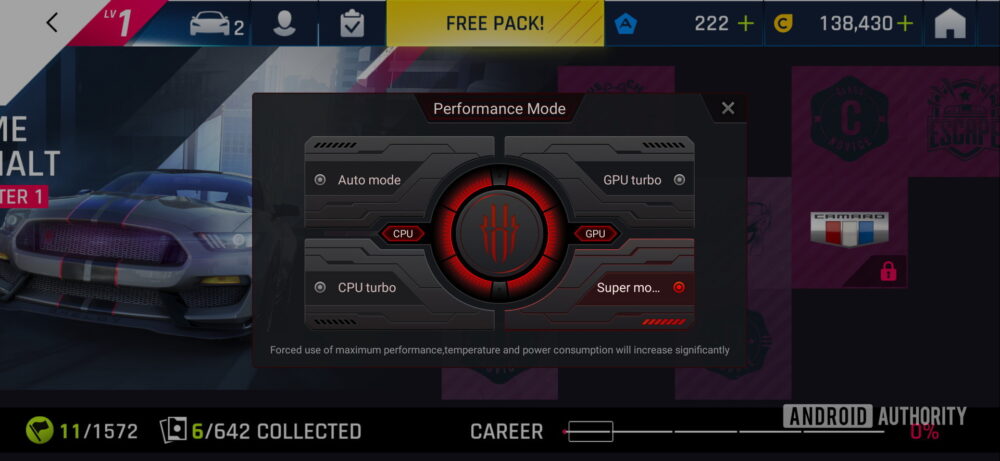Return to the home screen

point(950,24)
